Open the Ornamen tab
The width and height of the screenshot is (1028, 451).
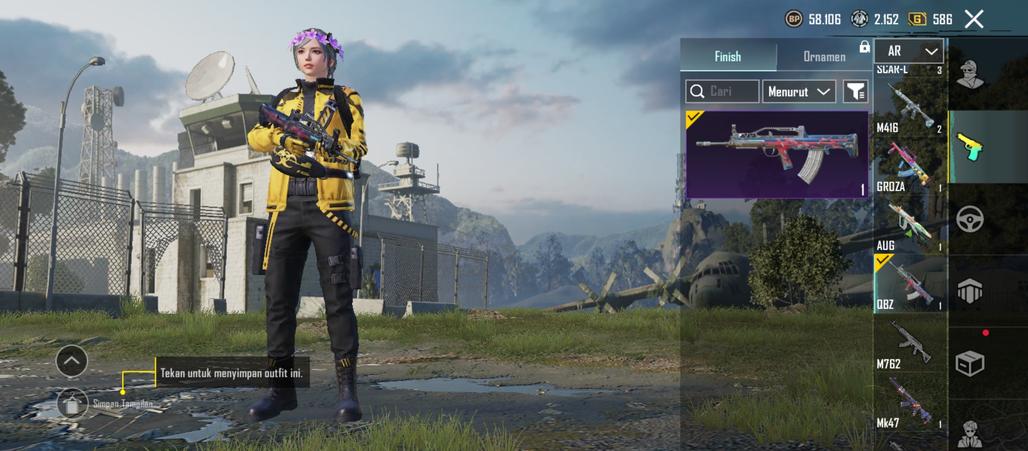point(825,56)
